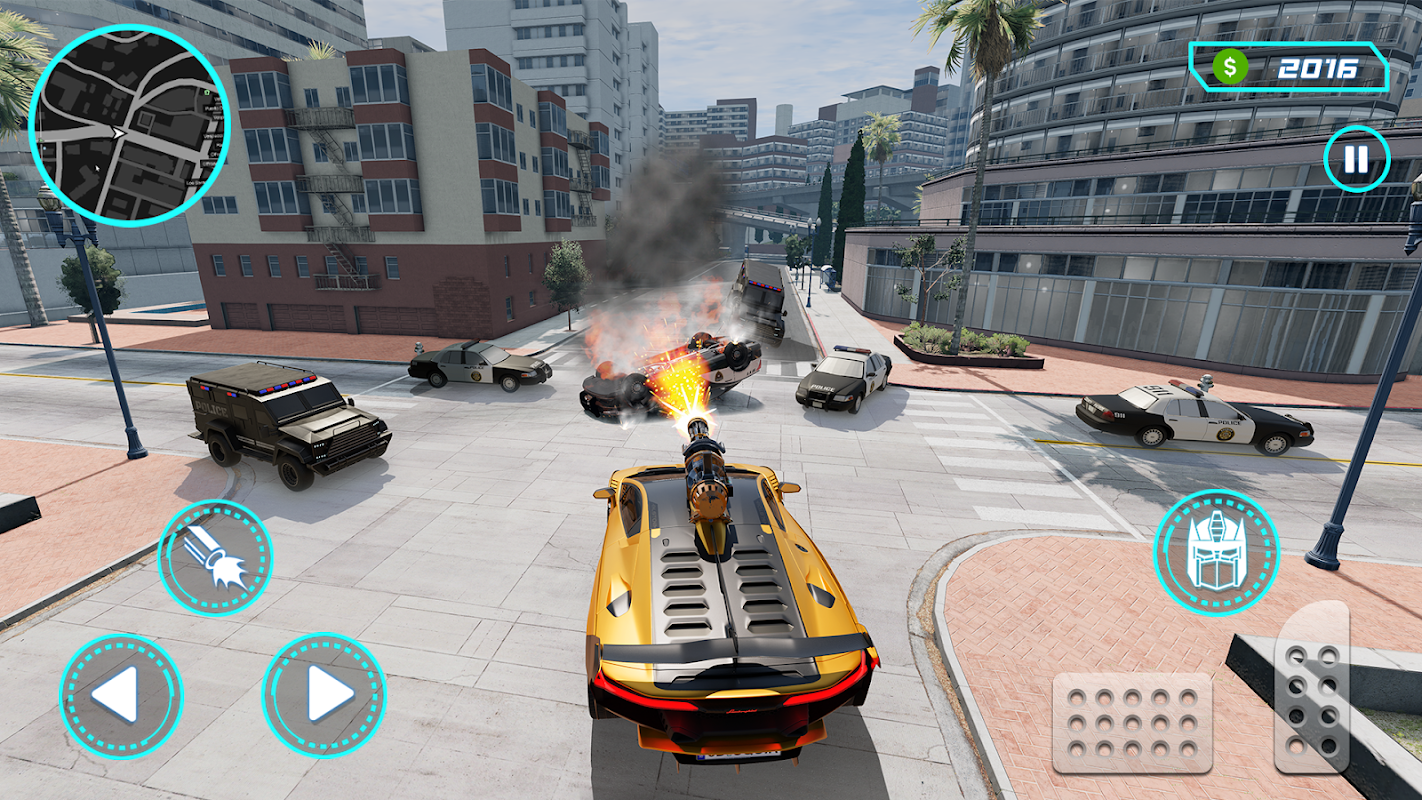Screen dimensions: 1422x800
Task: Open the circular minimap
Action: click(130, 126)
